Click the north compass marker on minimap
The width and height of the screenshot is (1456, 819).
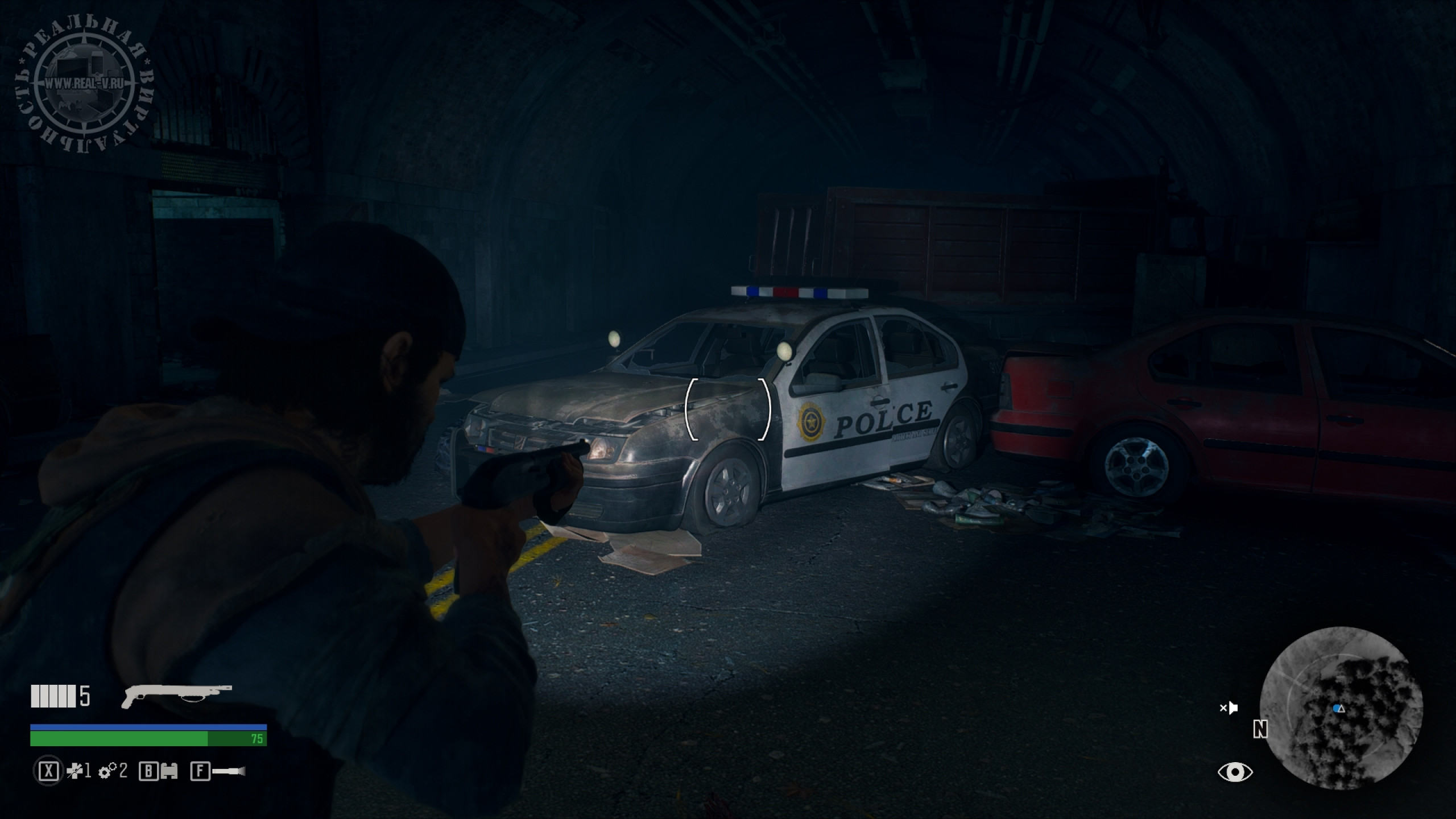point(1260,729)
